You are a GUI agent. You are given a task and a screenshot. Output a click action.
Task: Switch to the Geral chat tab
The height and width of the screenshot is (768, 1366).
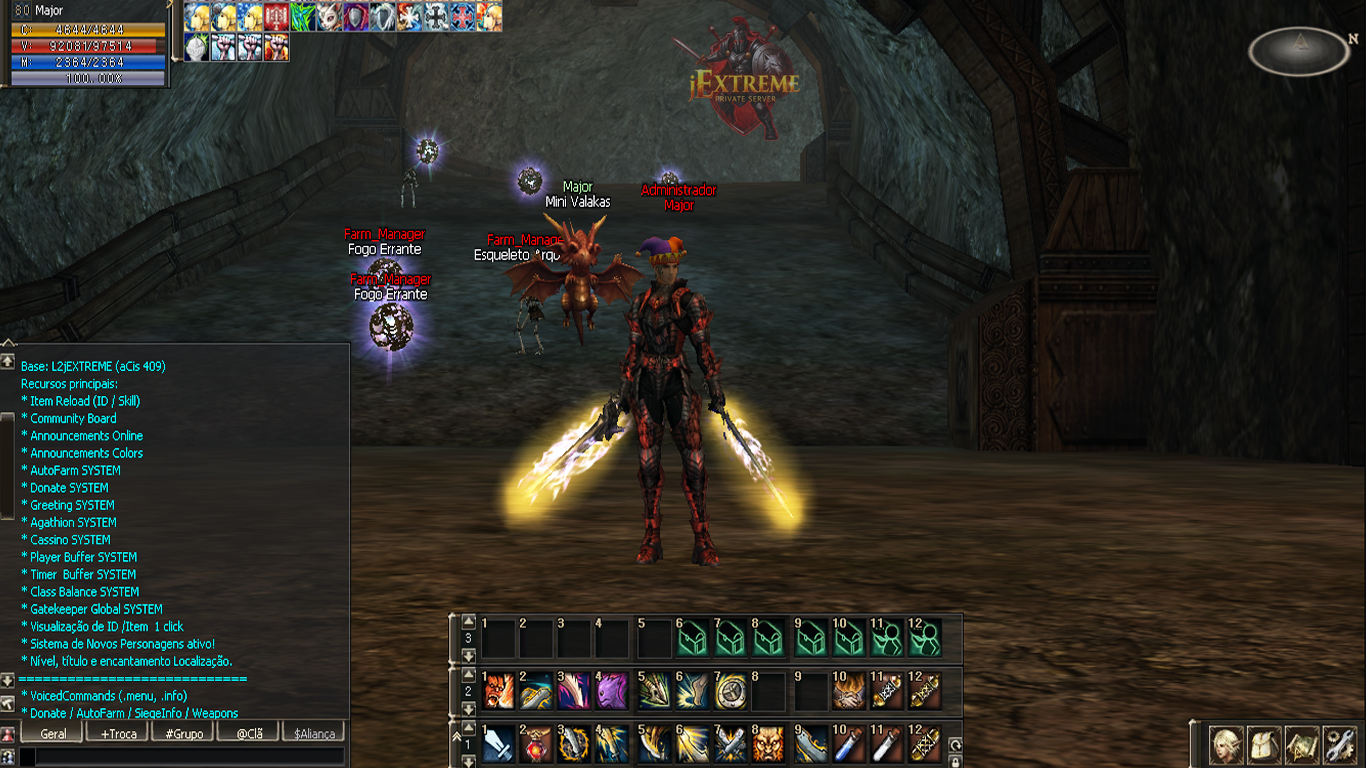tap(54, 733)
